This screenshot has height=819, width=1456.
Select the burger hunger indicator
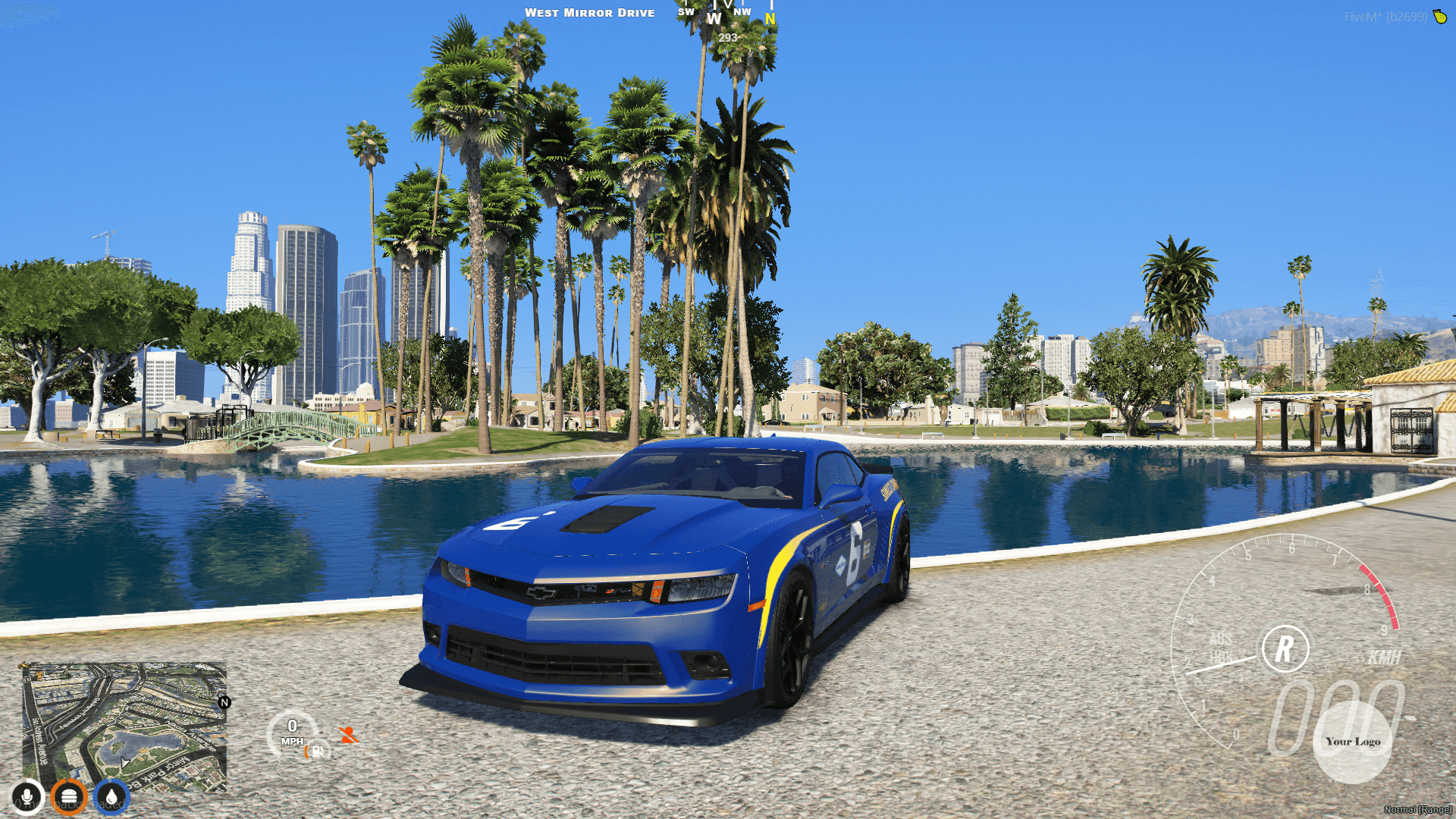pos(69,797)
